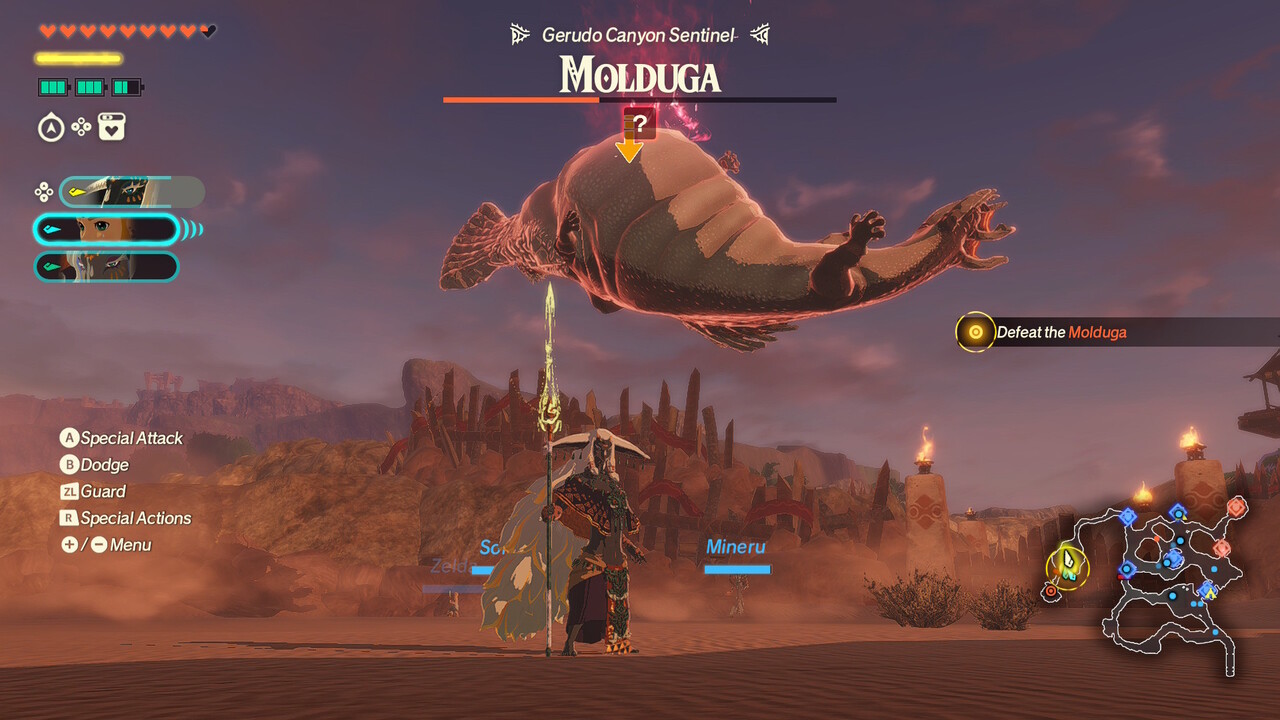Select the top Gerudo character portrait
This screenshot has width=1280, height=720.
(x=132, y=192)
